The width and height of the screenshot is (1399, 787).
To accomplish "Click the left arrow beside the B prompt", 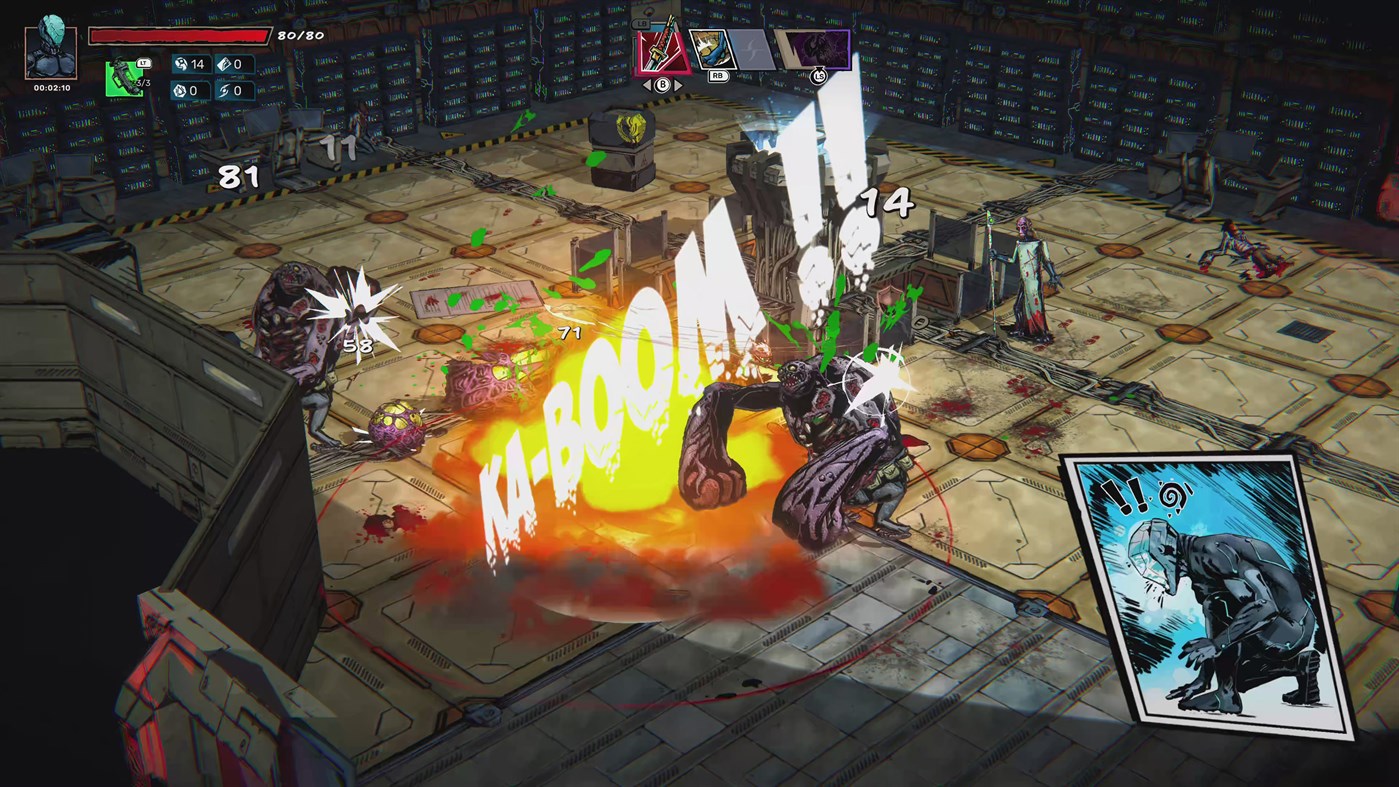I will pos(646,84).
